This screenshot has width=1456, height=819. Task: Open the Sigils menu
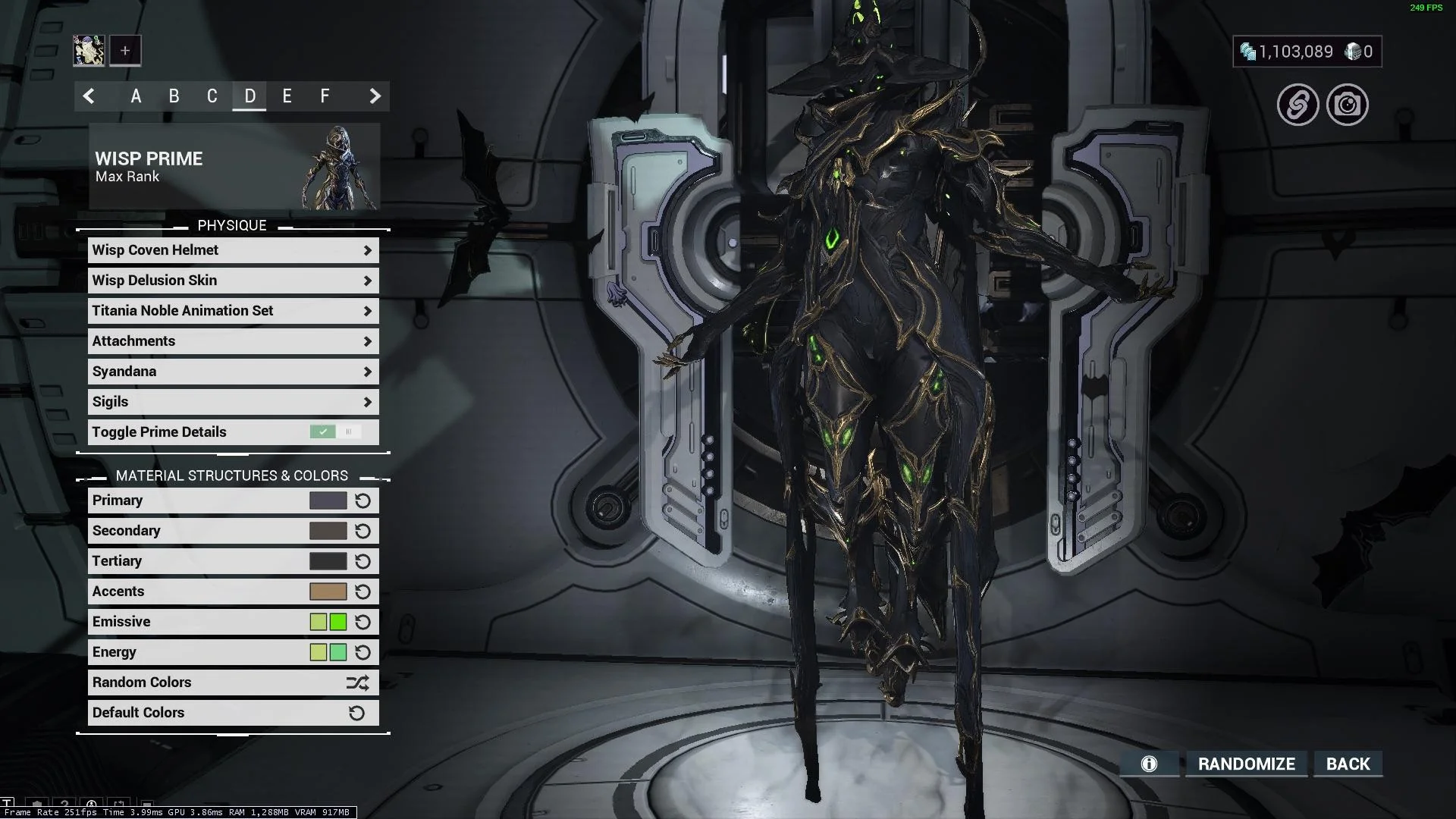click(233, 402)
